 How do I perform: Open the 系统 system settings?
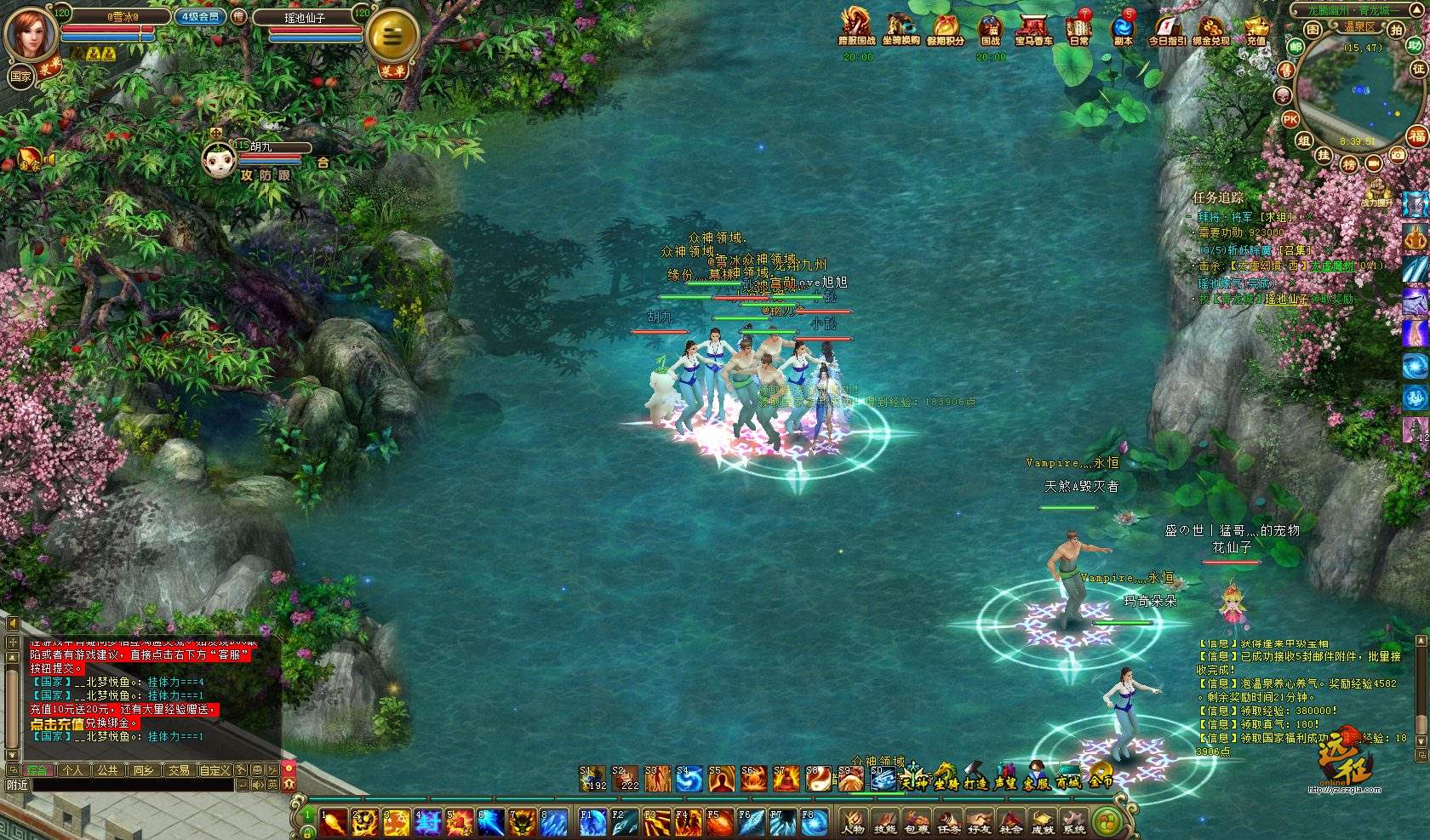pos(1074,822)
